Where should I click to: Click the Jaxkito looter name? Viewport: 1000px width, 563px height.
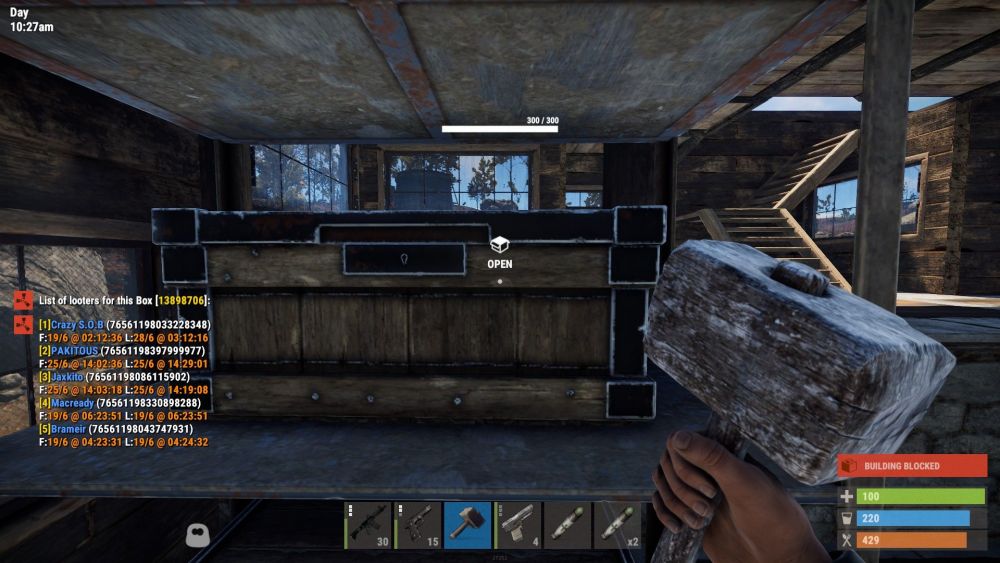[x=68, y=377]
